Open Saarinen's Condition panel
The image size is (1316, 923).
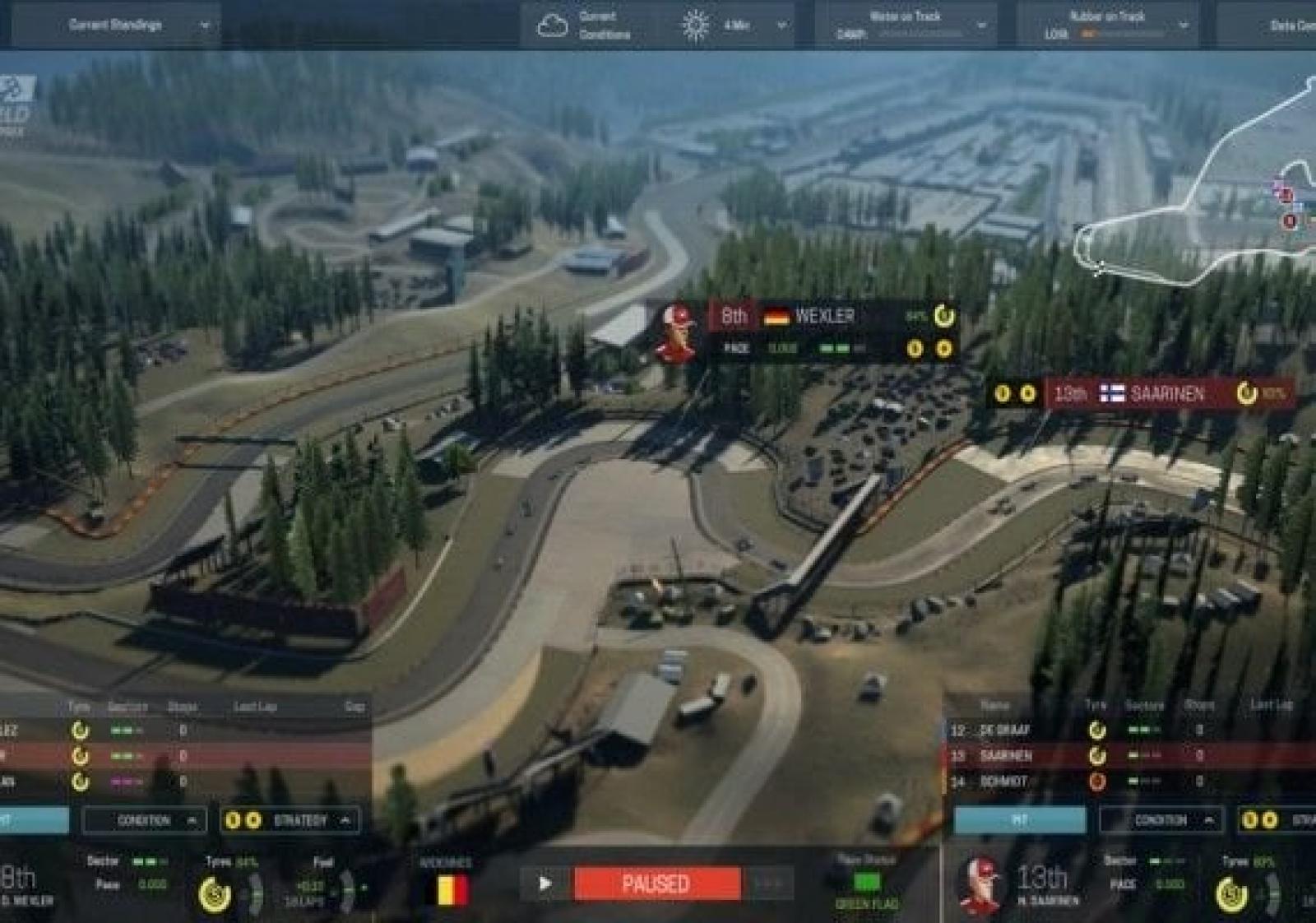tap(1161, 820)
